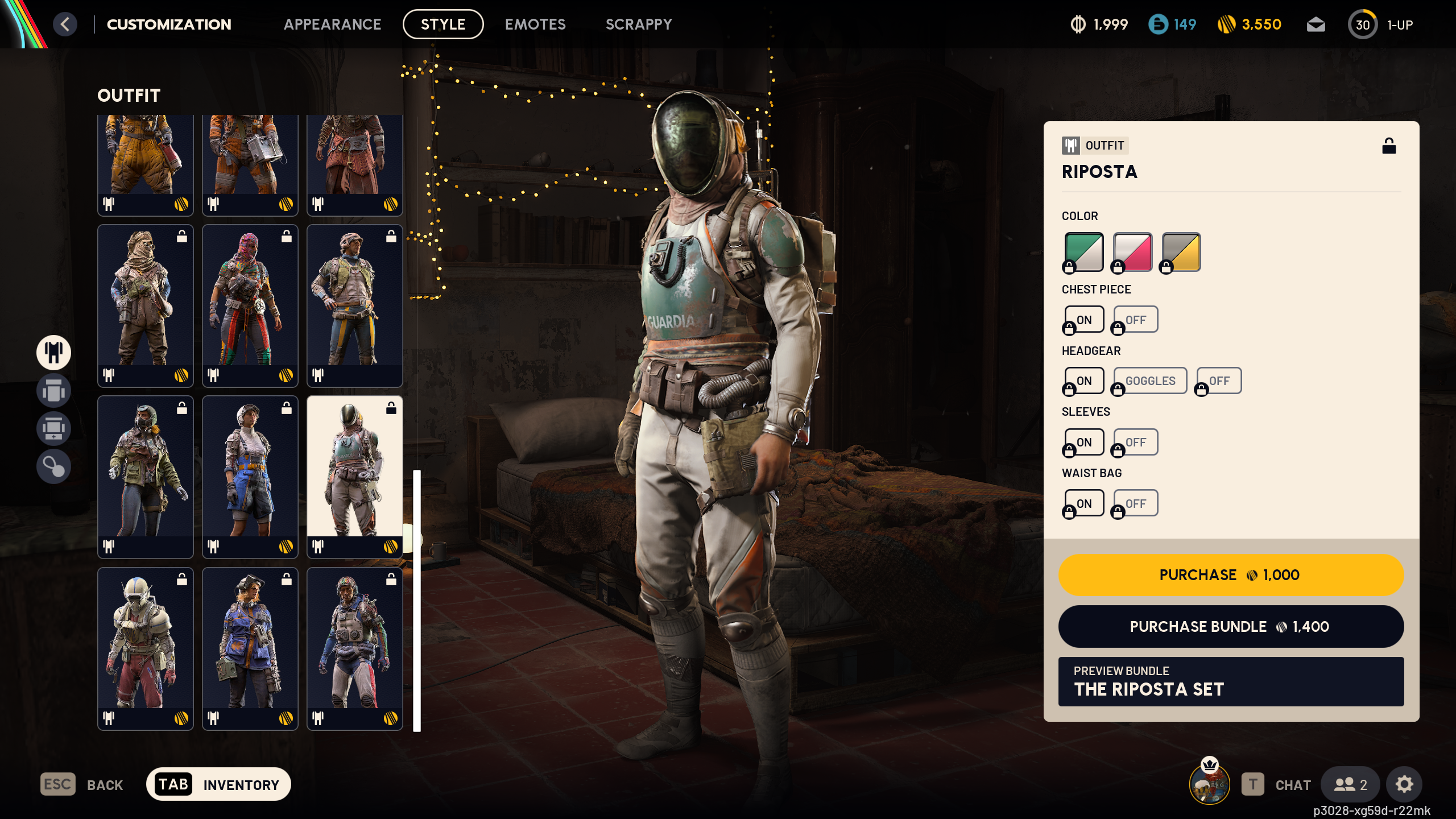Open the player count indicator showing 2
This screenshot has height=819, width=1456.
pos(1350,784)
